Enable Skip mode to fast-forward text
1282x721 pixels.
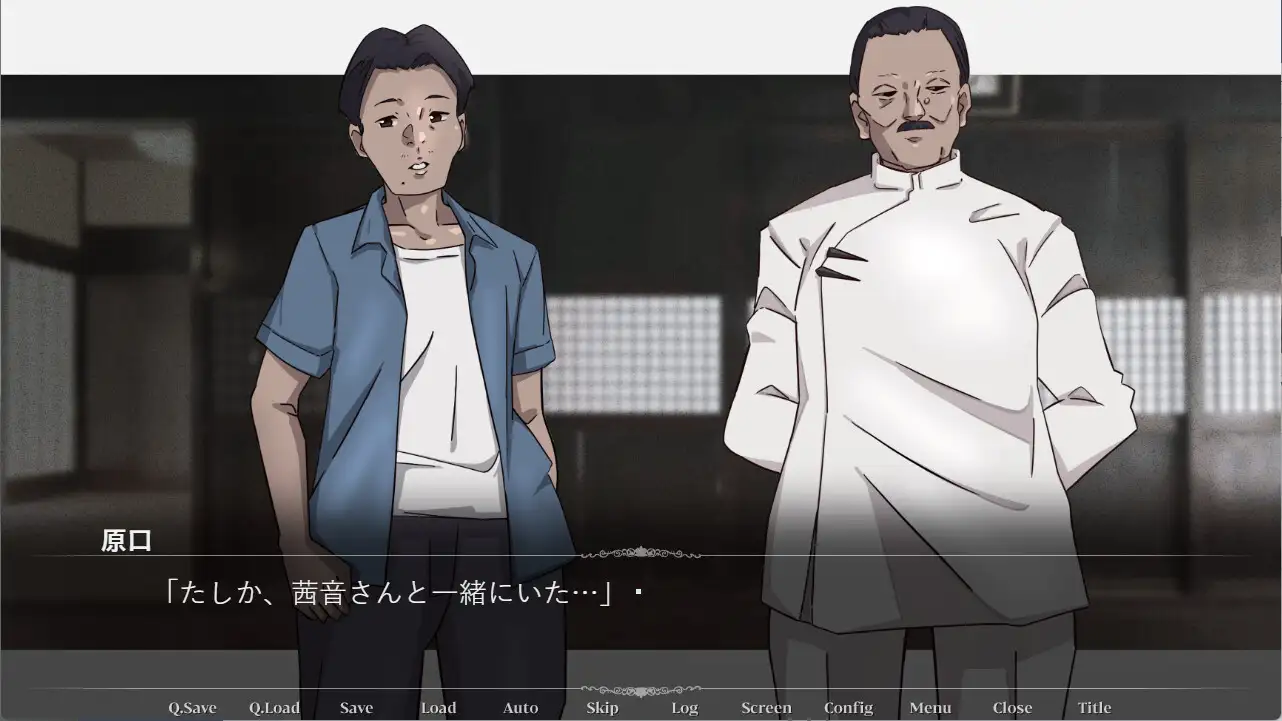[x=602, y=707]
